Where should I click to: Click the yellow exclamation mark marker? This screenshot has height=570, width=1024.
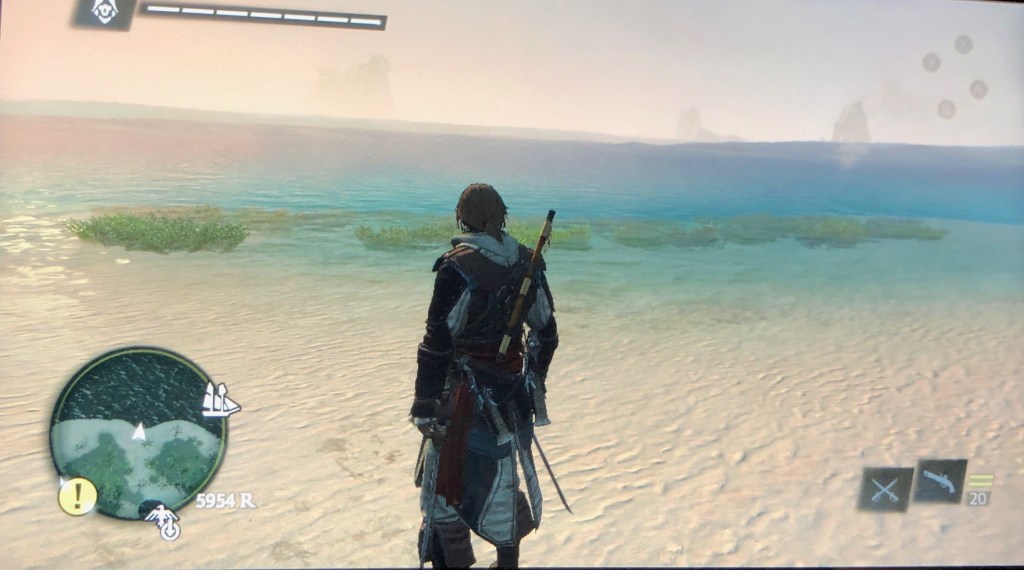[x=77, y=495]
